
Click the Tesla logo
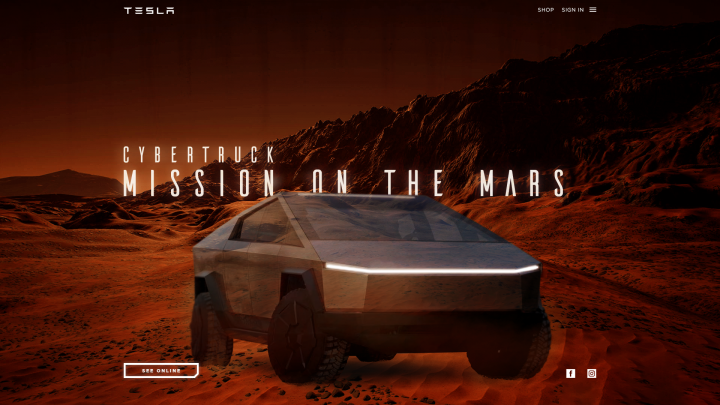(x=149, y=10)
